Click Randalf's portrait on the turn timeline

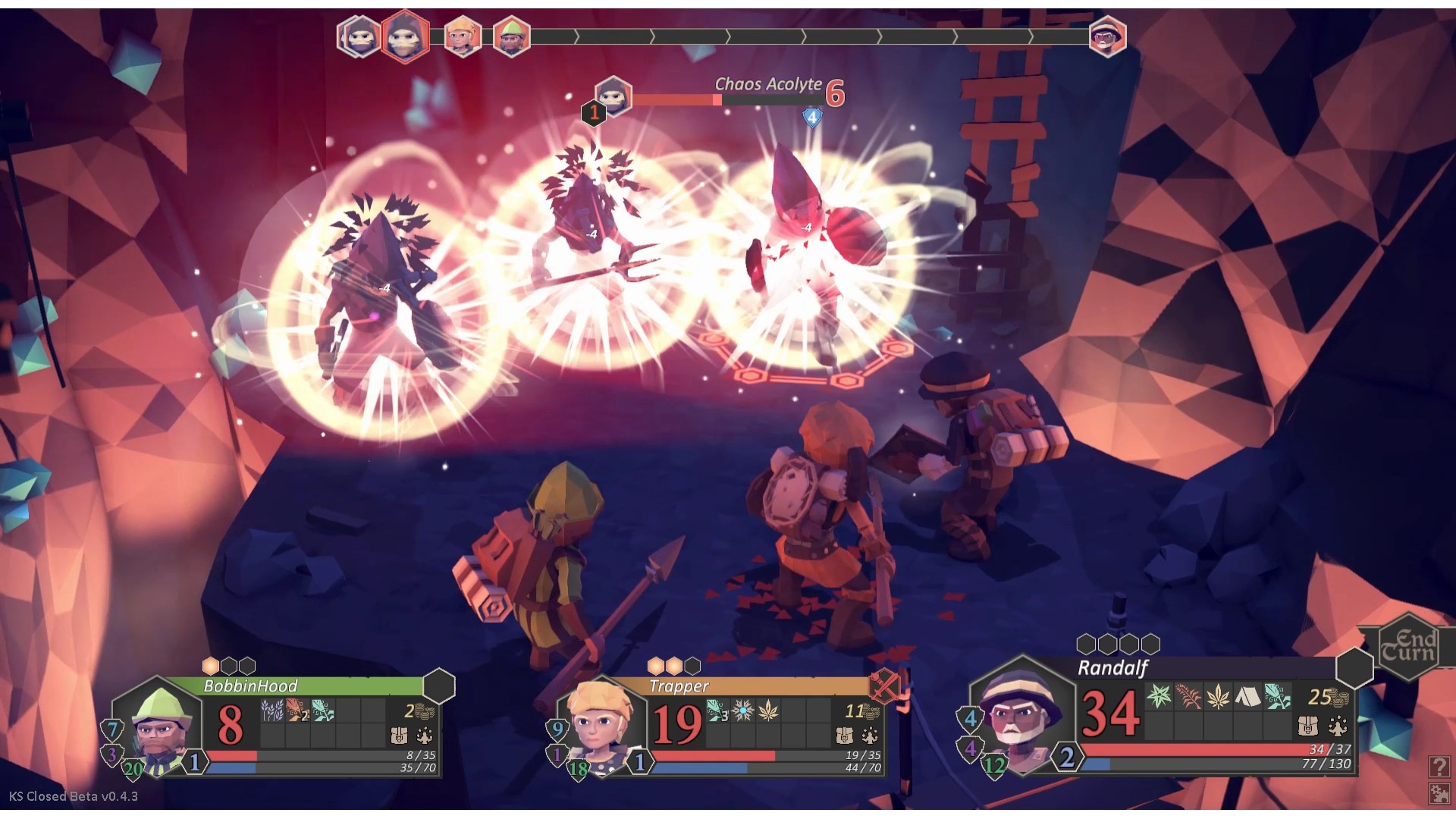pyautogui.click(x=1107, y=36)
